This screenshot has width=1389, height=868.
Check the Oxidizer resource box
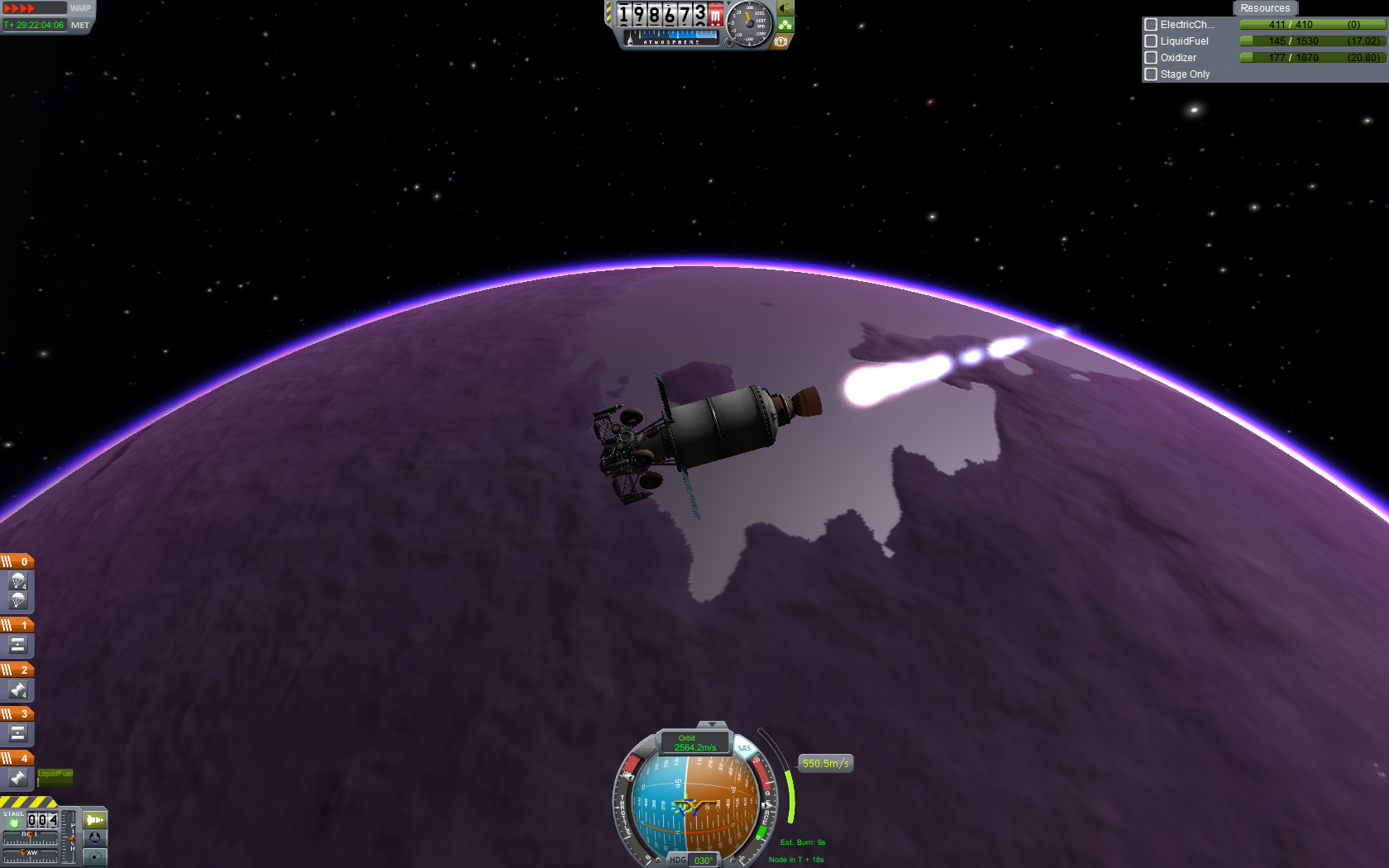[1150, 58]
